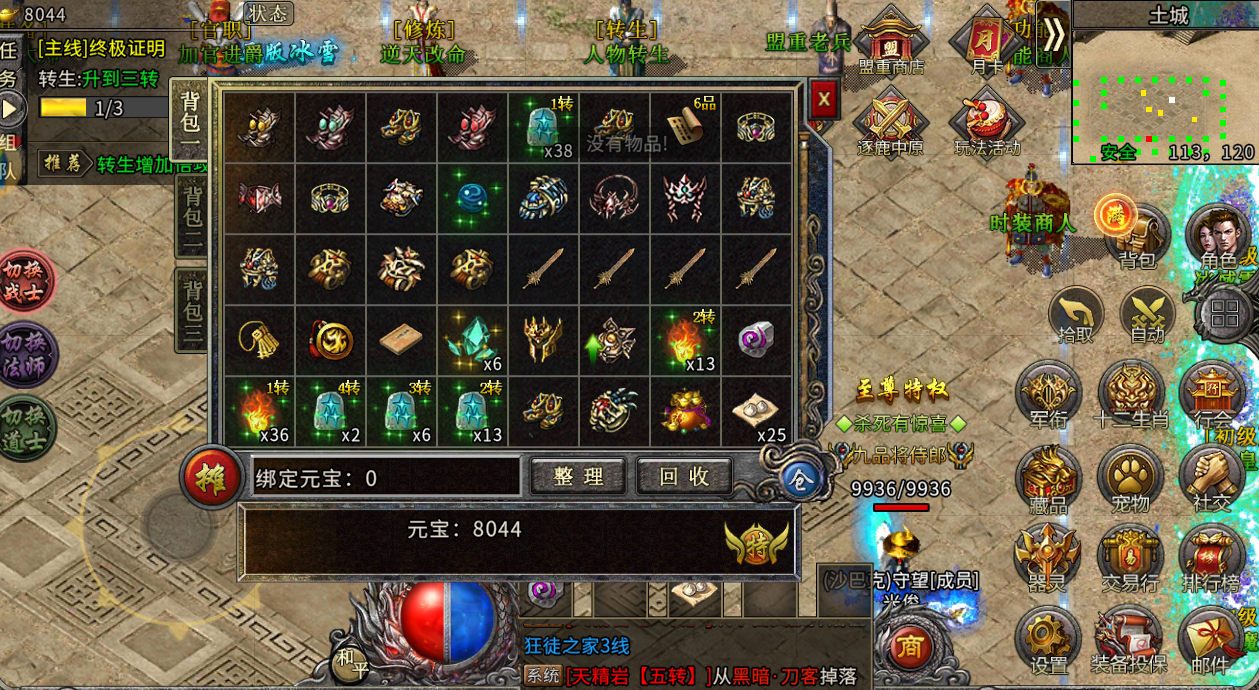Select the cyan crystal stack x6

pos(473,340)
